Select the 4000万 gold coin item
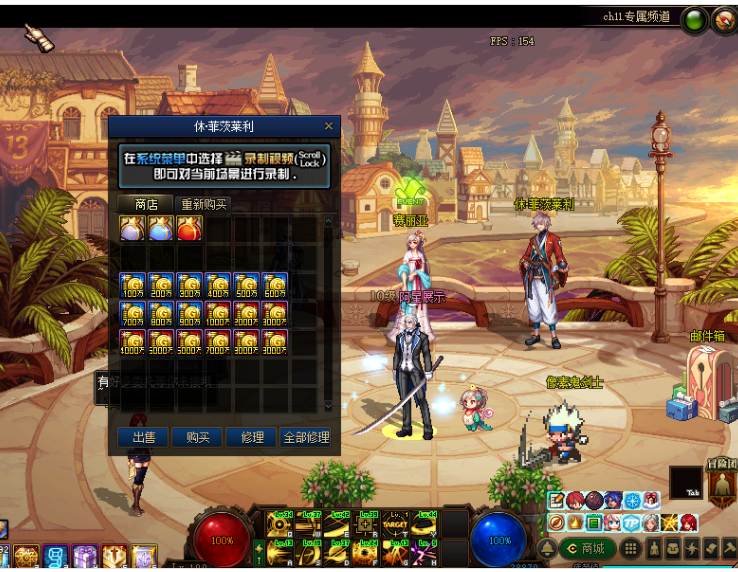 point(132,342)
